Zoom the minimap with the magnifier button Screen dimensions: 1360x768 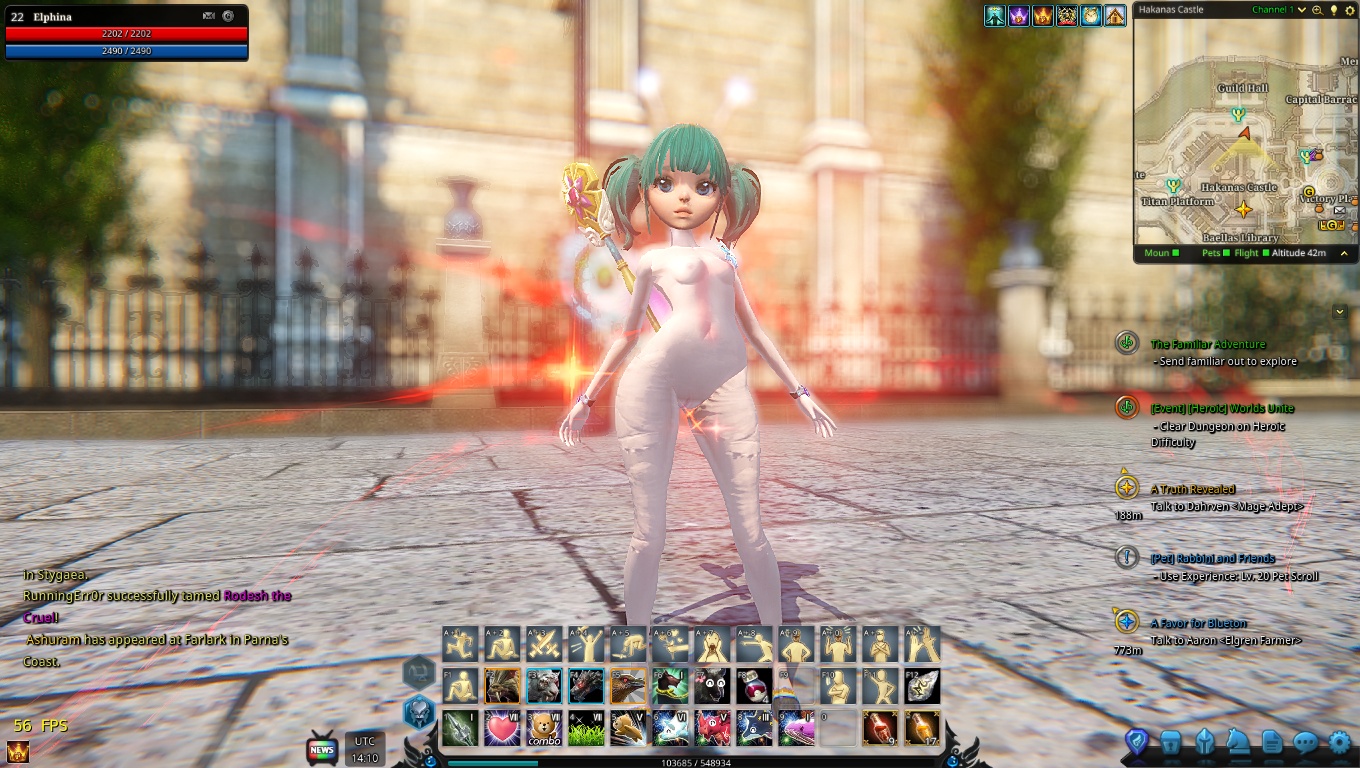[x=1317, y=10]
